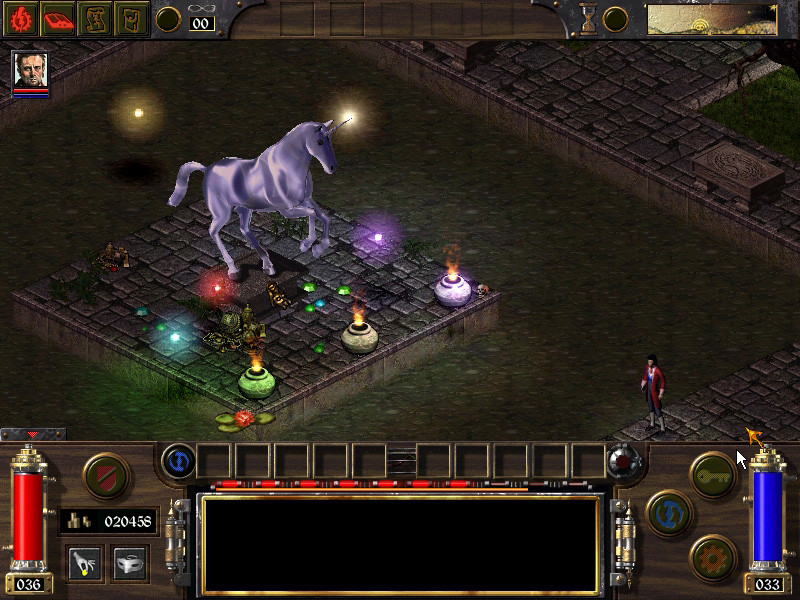Click the red shield round button
The image size is (800, 600).
[x=103, y=472]
